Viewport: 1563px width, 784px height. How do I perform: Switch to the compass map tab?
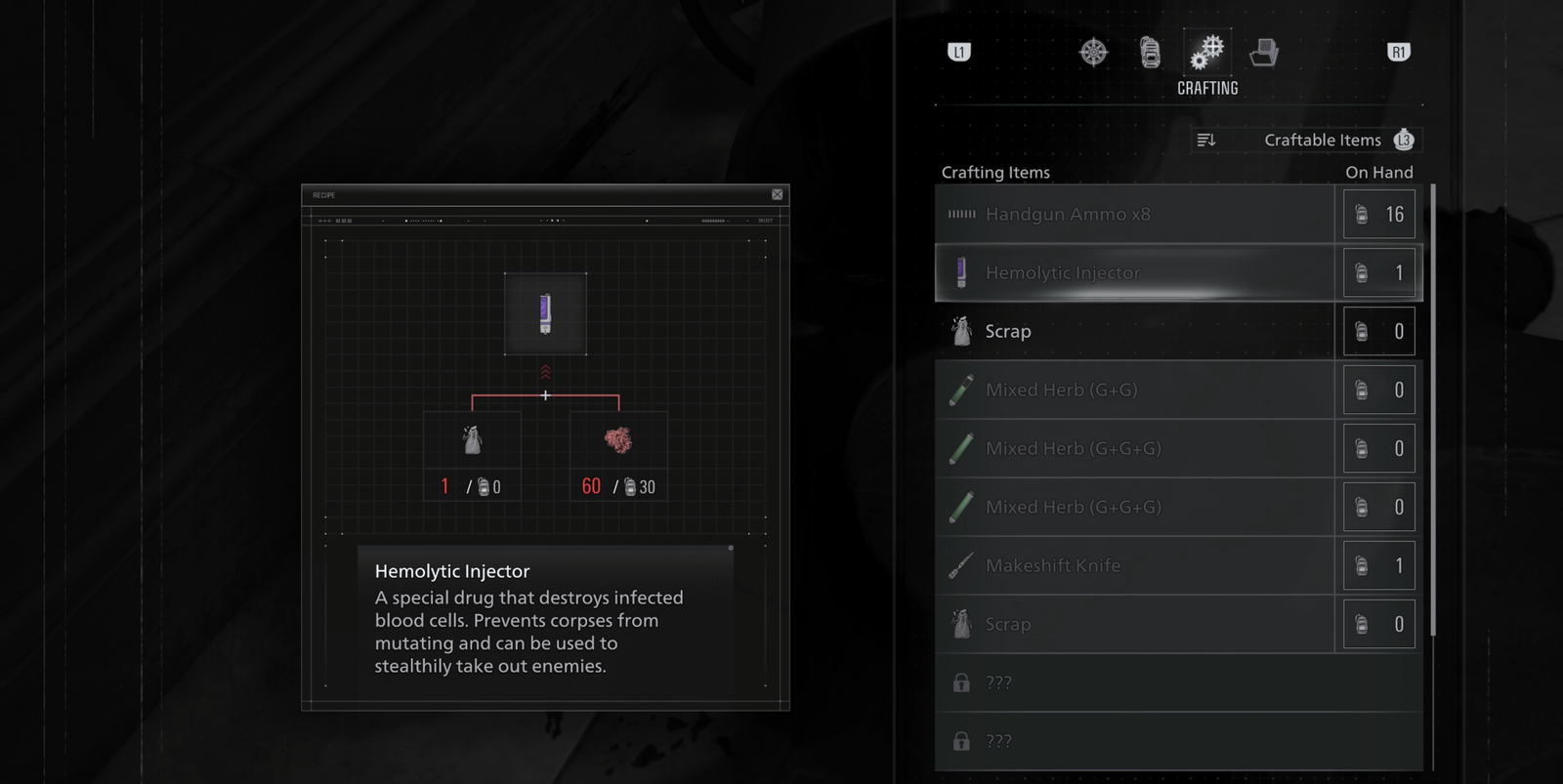click(x=1093, y=52)
